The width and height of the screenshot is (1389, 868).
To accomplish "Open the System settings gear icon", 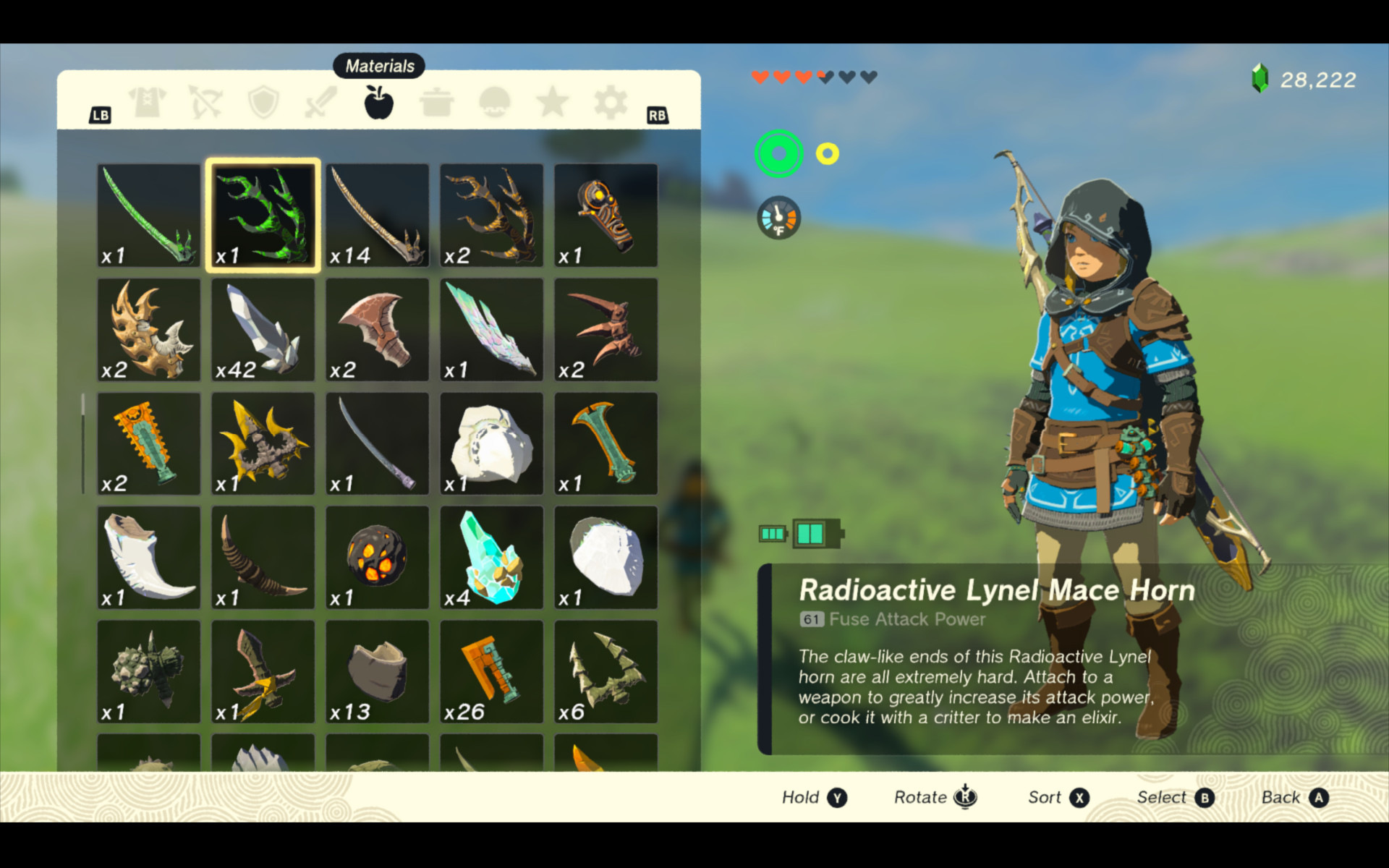I will click(610, 101).
